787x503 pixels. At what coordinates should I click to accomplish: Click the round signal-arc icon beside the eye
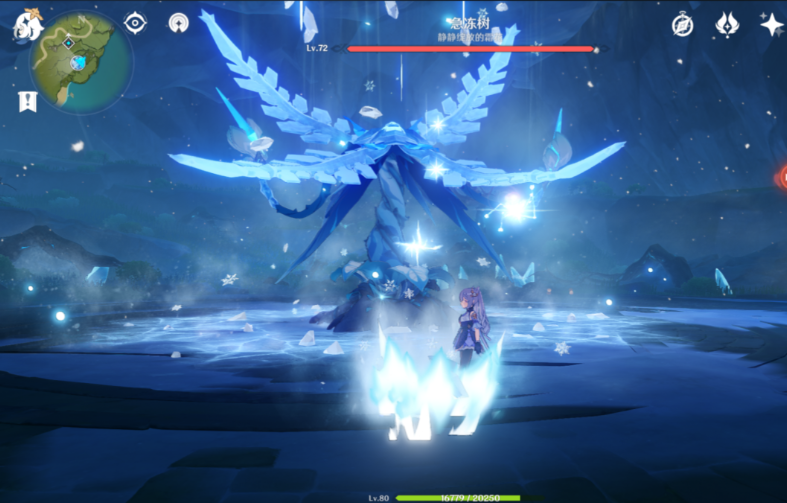pyautogui.click(x=179, y=23)
